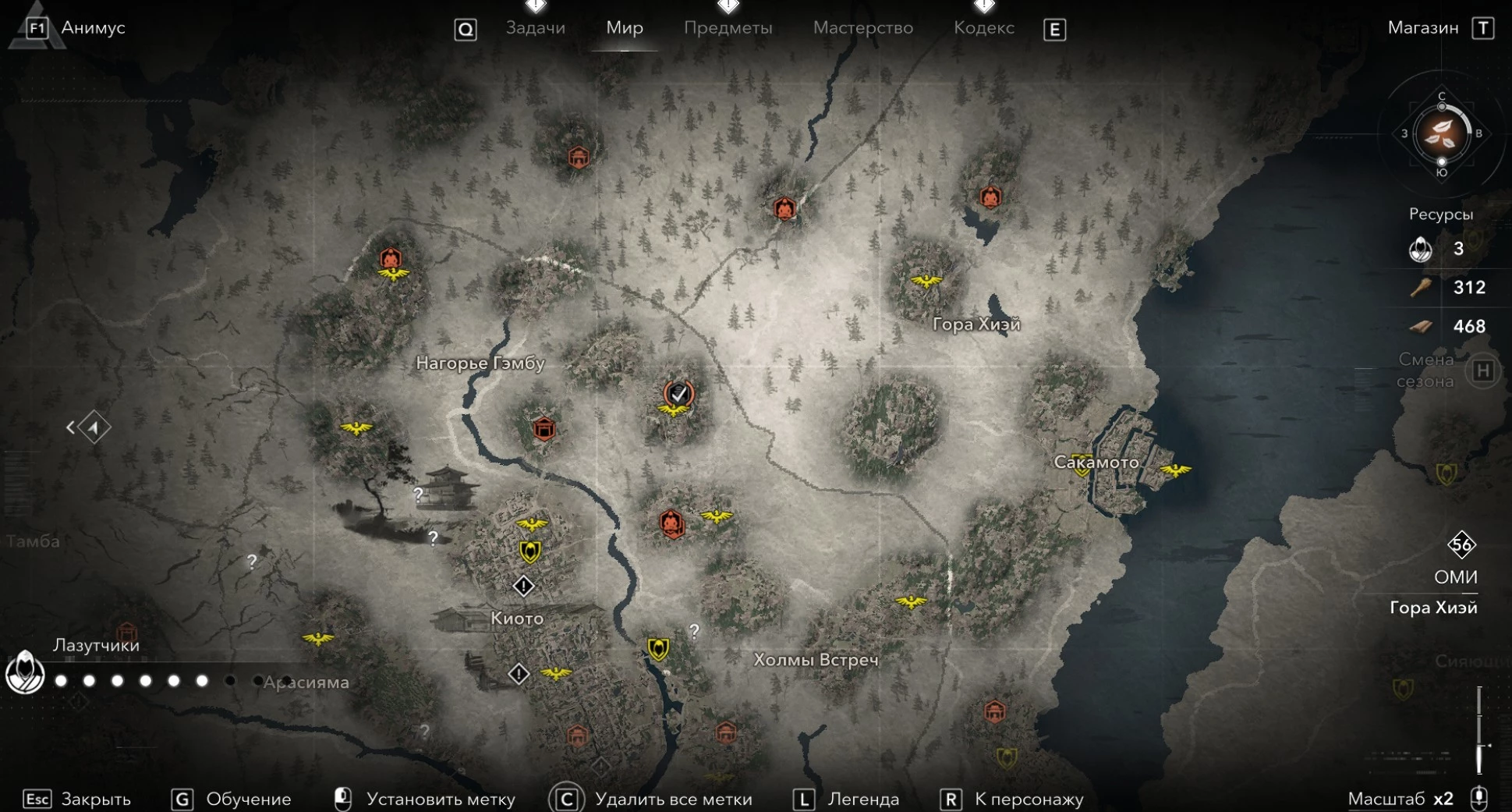Adjust the Масштаб zoom slider
Viewport: 1512px width, 812px height.
[x=1479, y=731]
